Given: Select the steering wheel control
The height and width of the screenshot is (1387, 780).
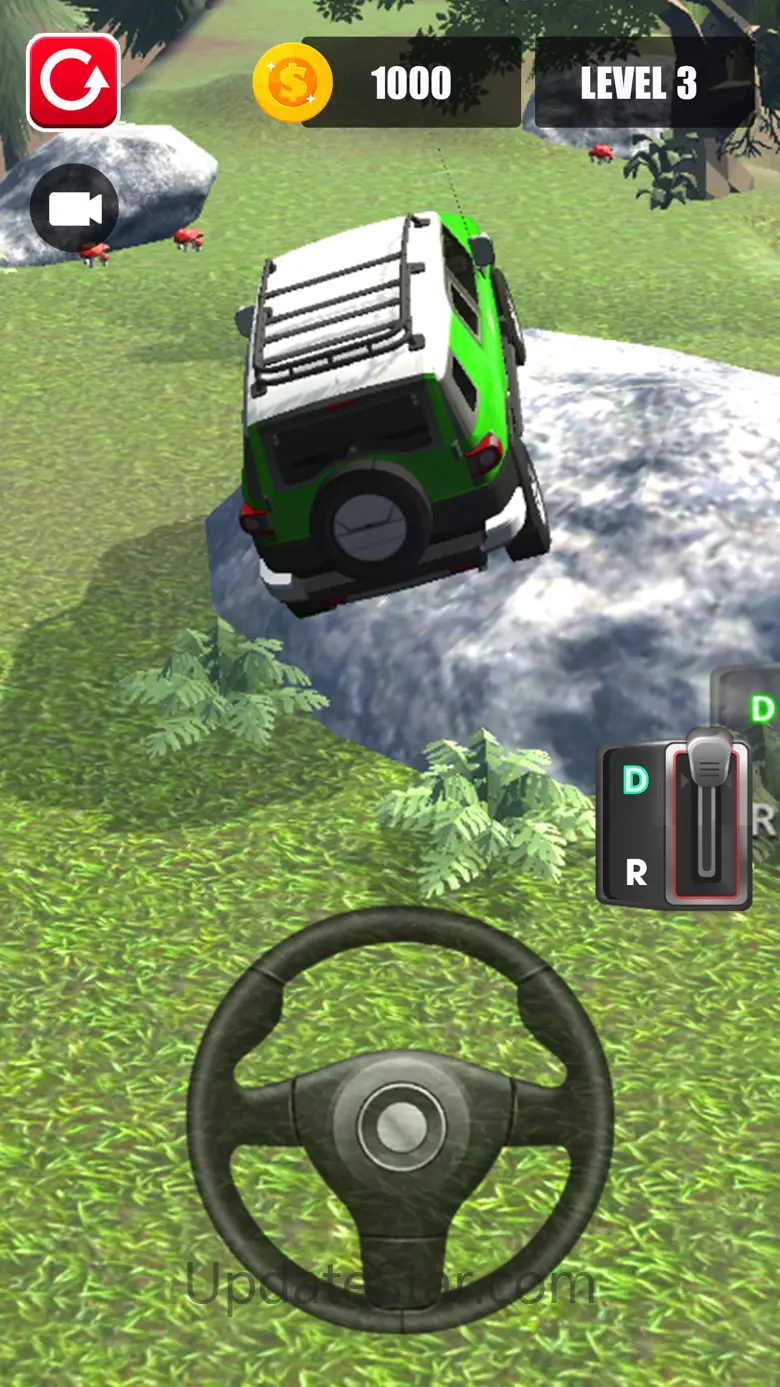Looking at the screenshot, I should pyautogui.click(x=400, y=1119).
